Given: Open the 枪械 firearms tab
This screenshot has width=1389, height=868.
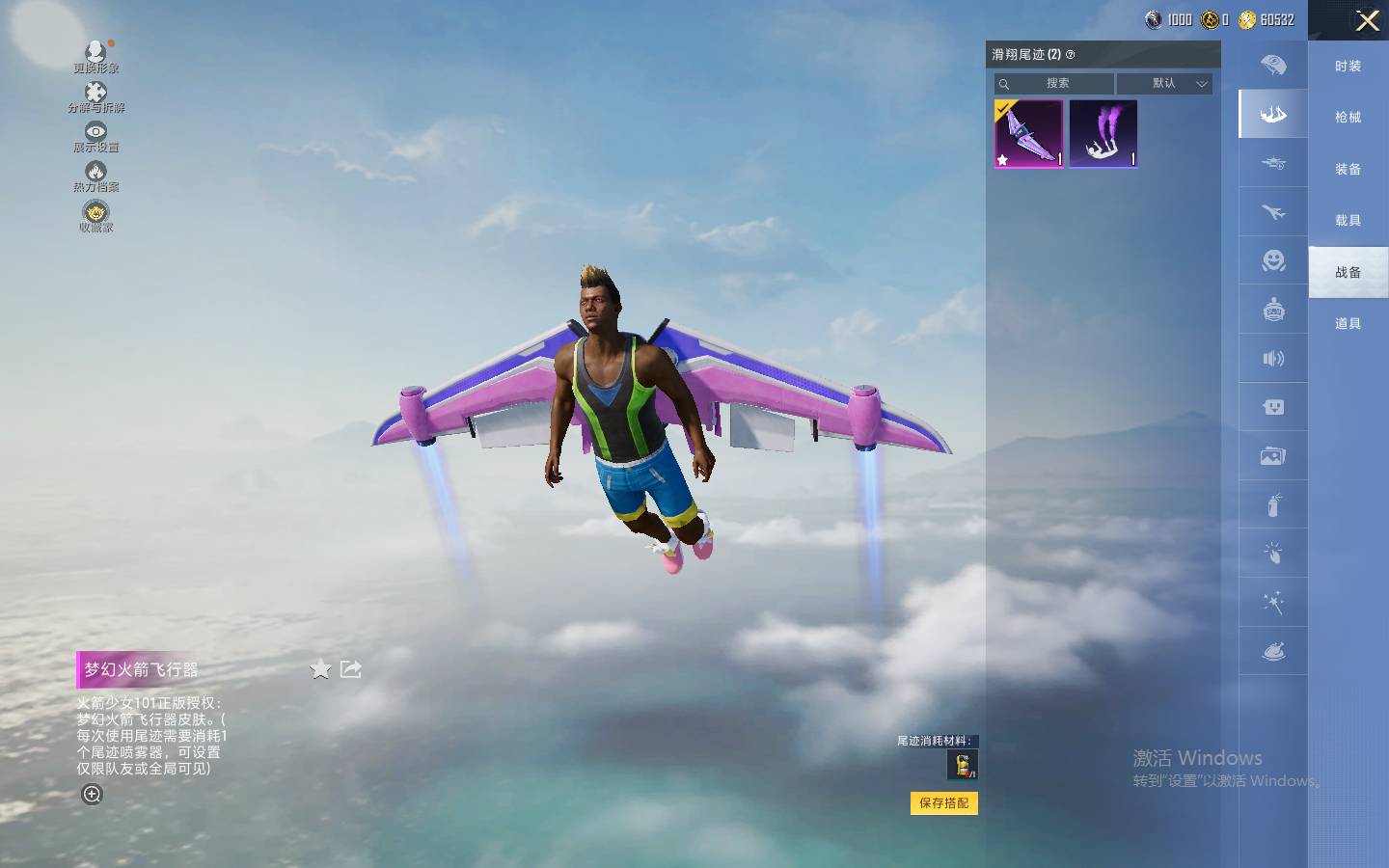Looking at the screenshot, I should [x=1348, y=118].
